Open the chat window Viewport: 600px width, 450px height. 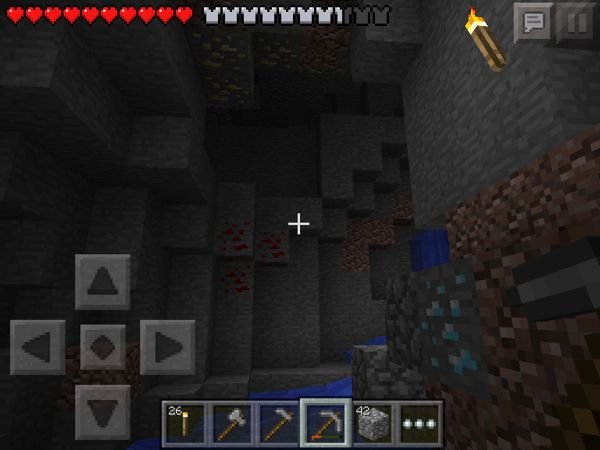click(533, 22)
